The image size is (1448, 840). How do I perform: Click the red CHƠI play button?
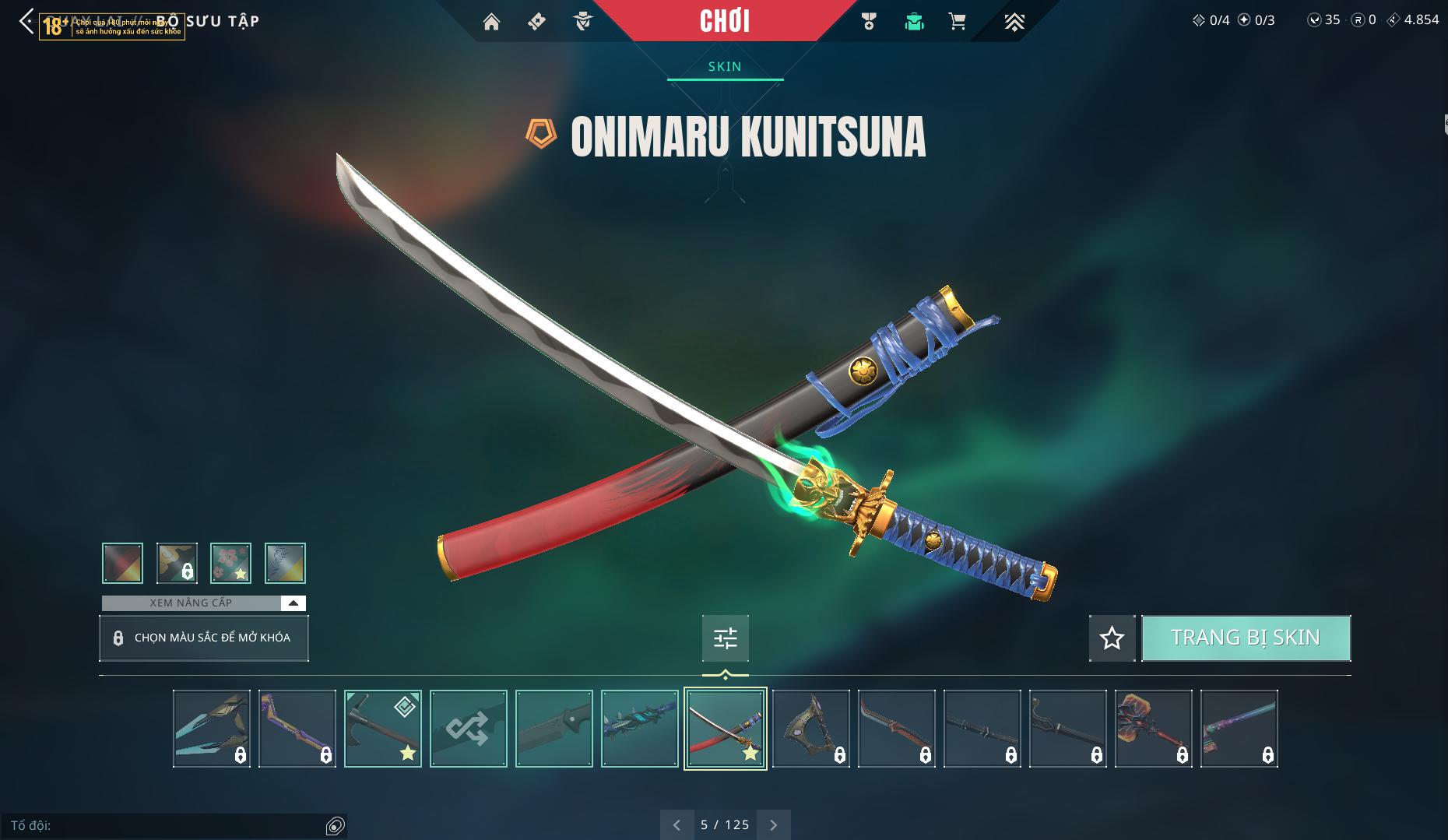725,21
